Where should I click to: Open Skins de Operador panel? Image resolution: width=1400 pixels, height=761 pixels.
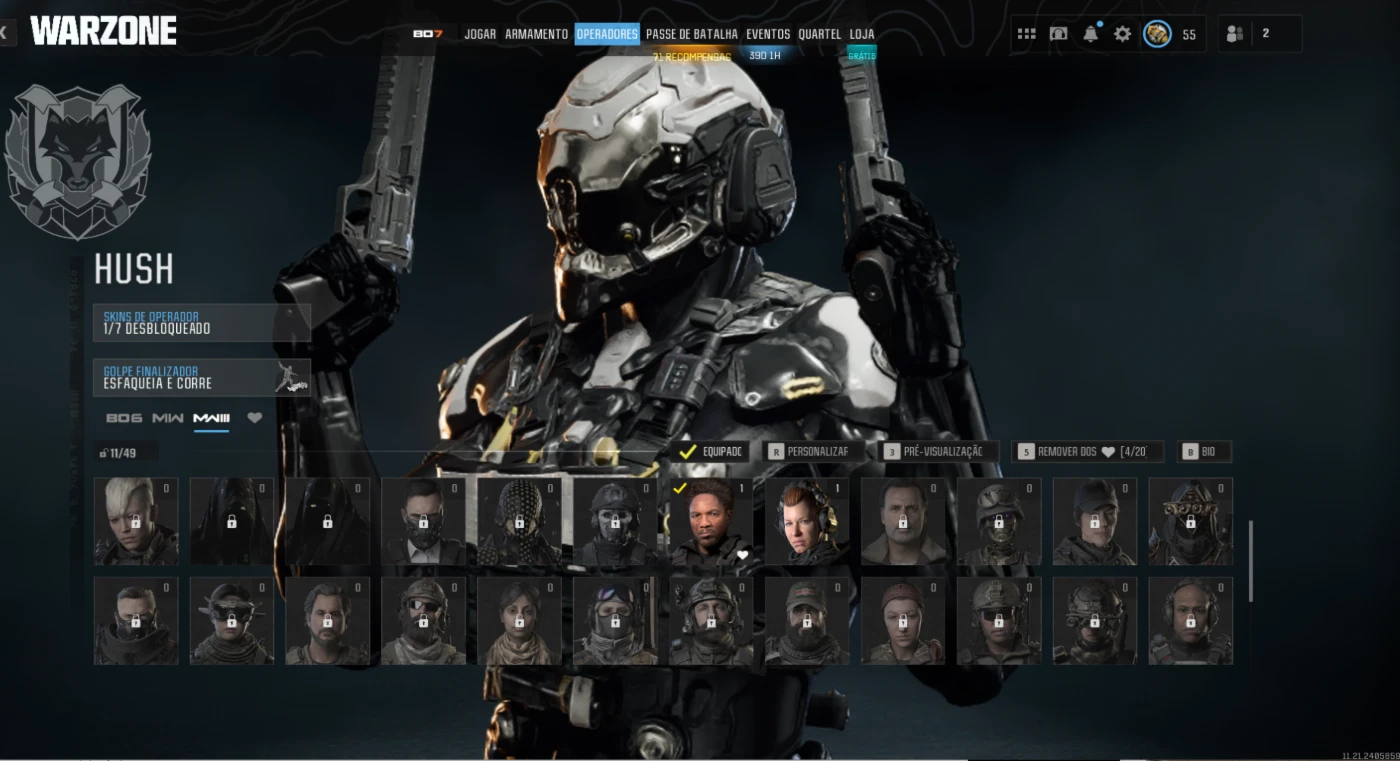[201, 323]
